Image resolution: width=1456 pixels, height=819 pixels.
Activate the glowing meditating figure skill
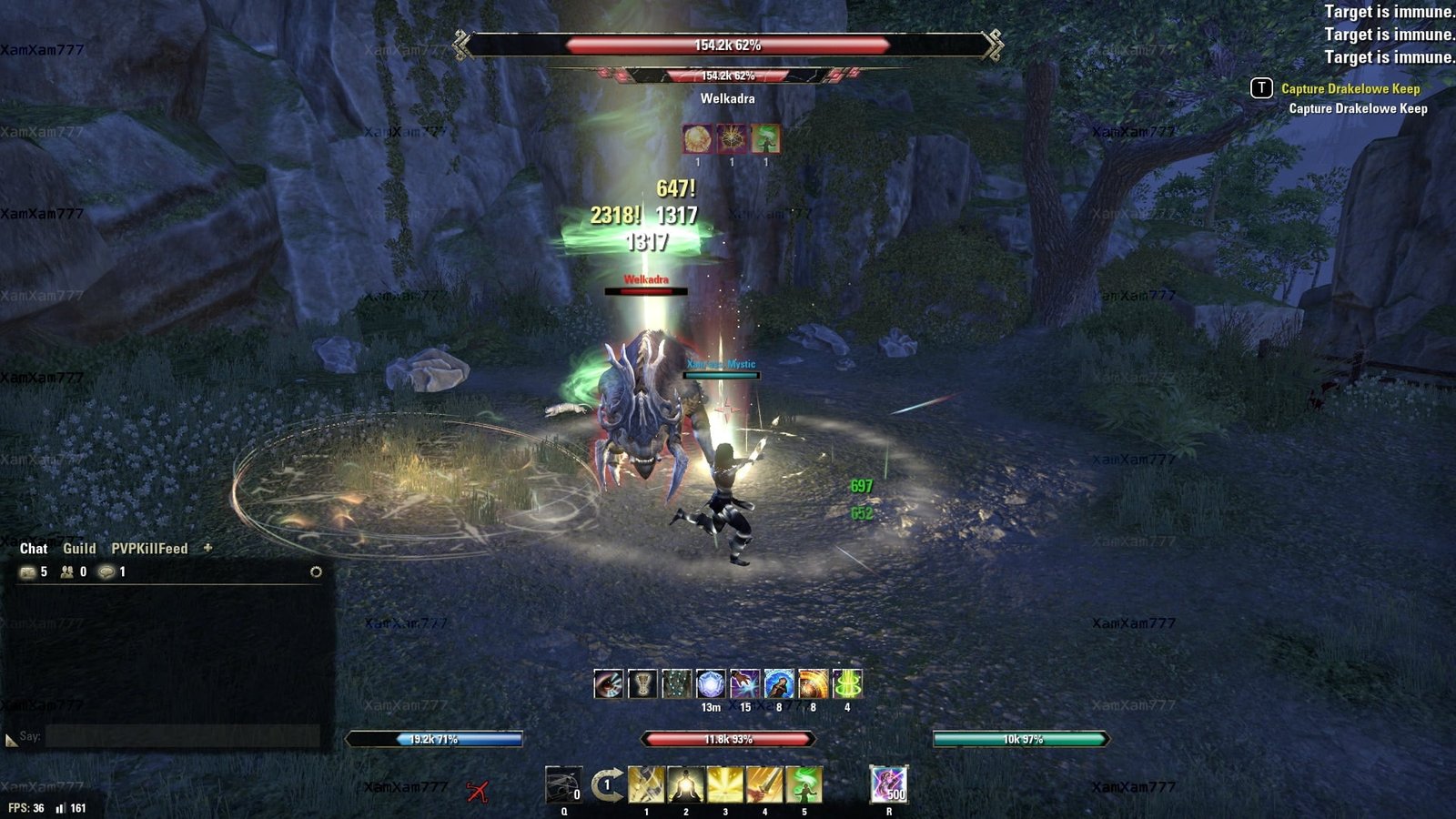coord(685,784)
